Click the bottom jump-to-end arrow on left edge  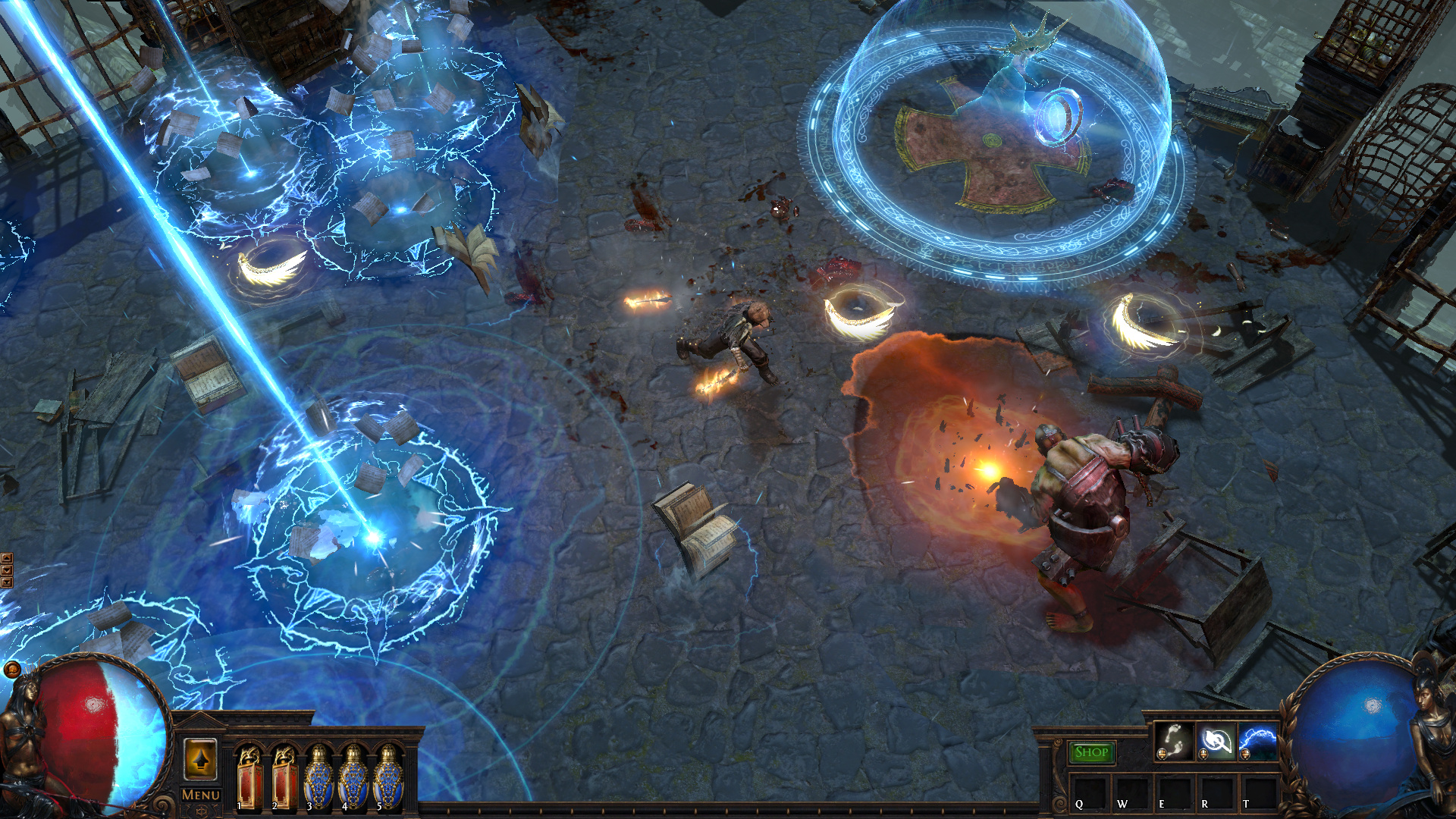(7, 582)
